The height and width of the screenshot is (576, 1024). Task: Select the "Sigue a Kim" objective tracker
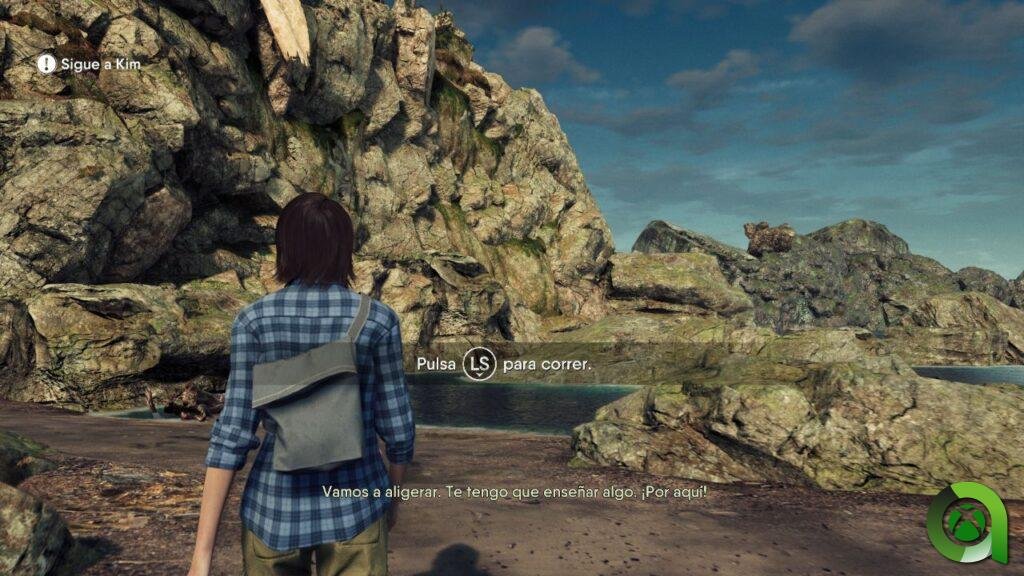tap(89, 64)
